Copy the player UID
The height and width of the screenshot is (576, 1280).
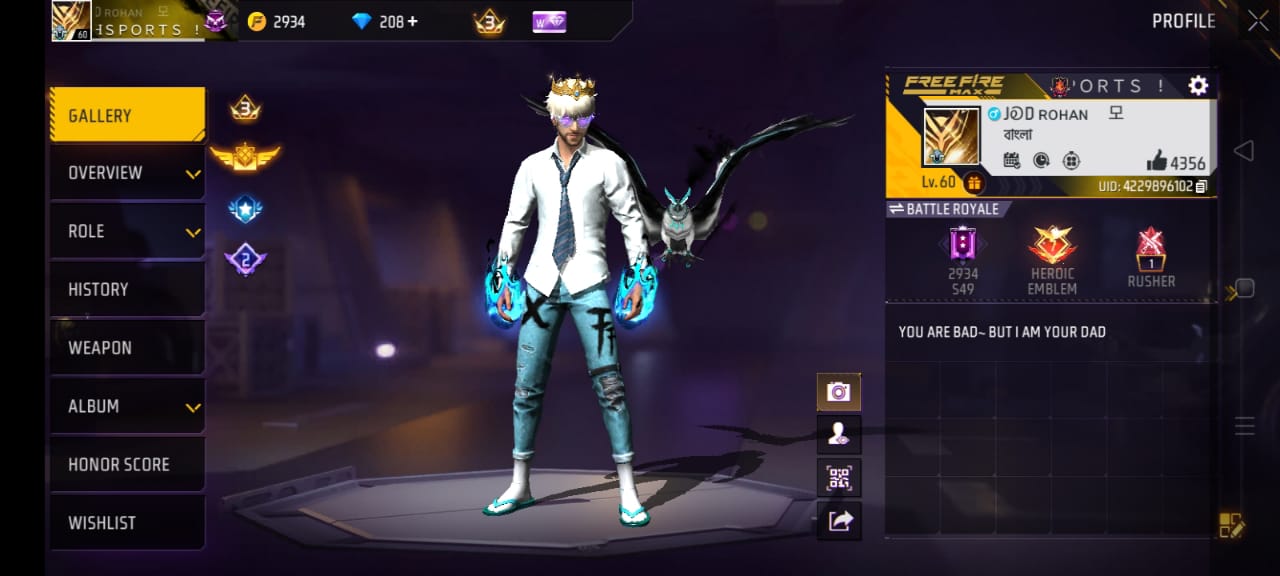(x=1201, y=186)
